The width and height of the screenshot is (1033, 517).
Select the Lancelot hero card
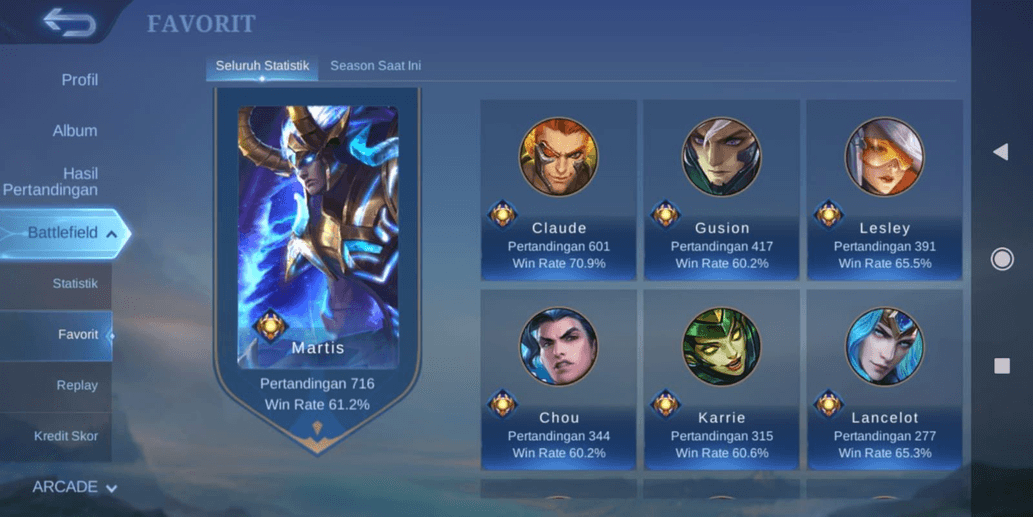884,380
